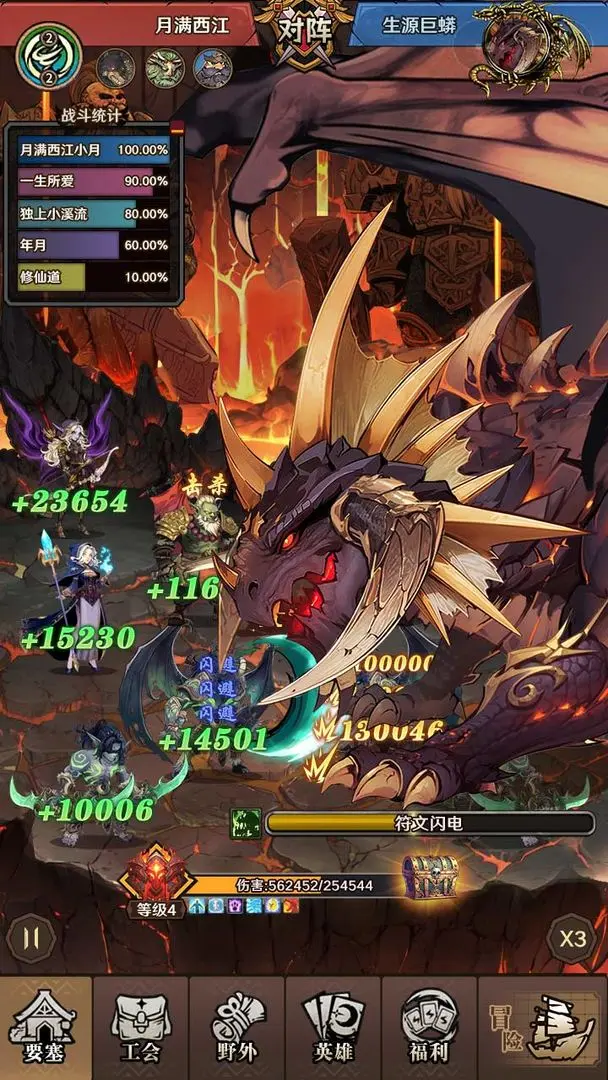
Task: Open the damage reward treasure chest
Action: click(x=430, y=878)
